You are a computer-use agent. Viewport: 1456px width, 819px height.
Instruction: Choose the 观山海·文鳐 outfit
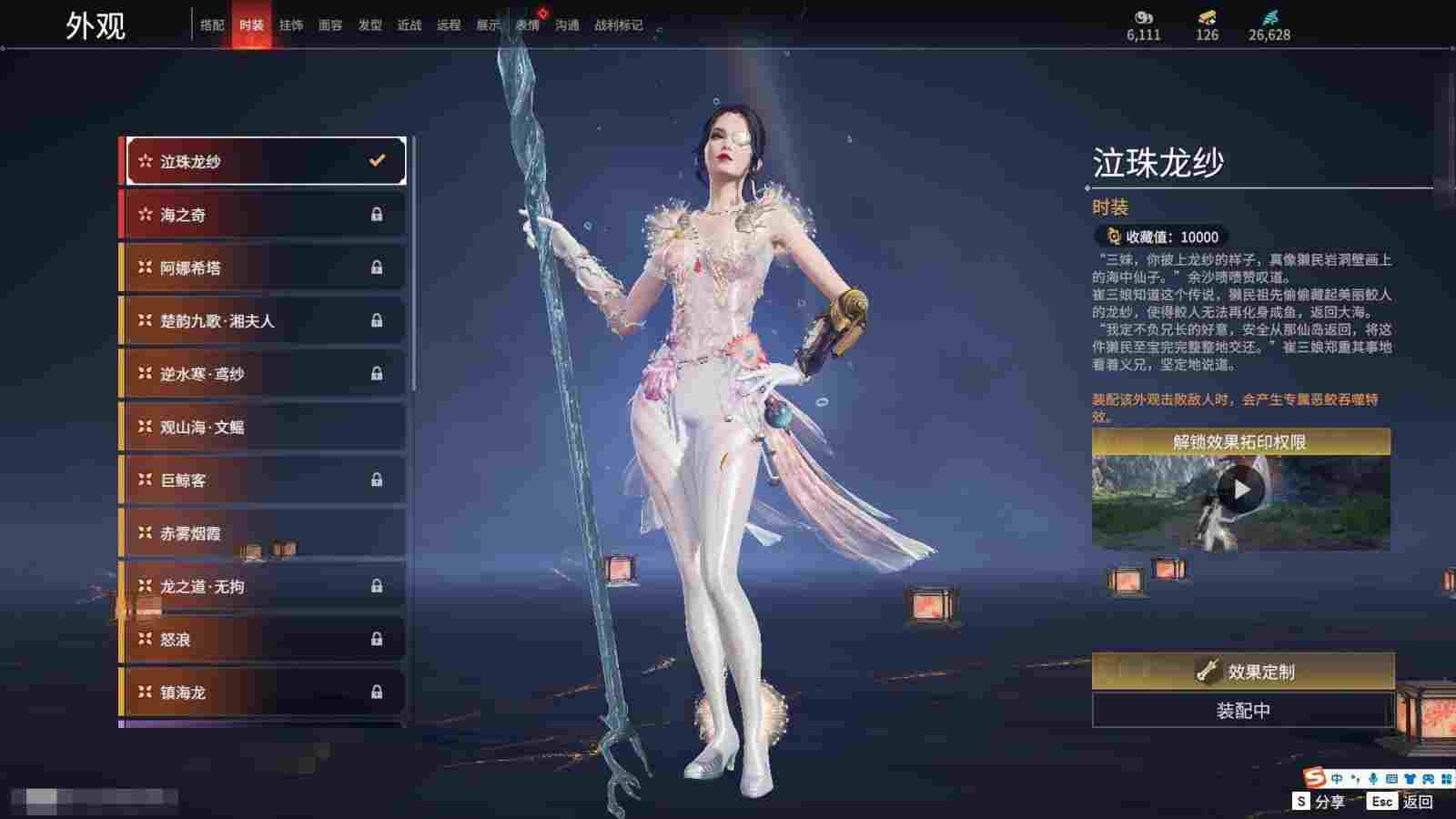(264, 427)
